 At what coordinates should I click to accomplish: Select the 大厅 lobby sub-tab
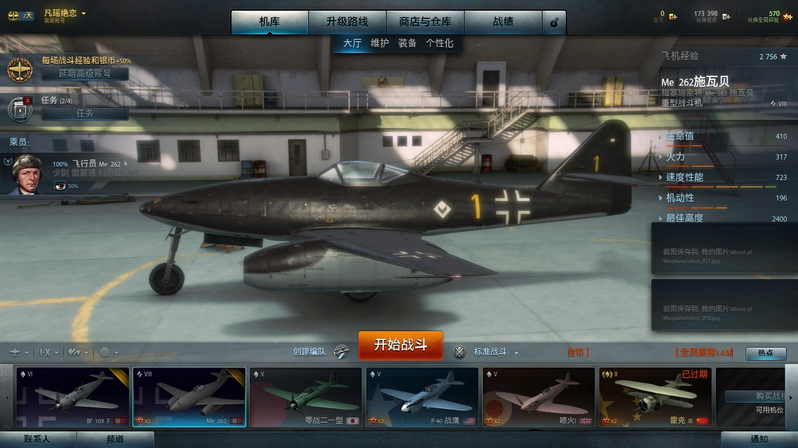352,44
